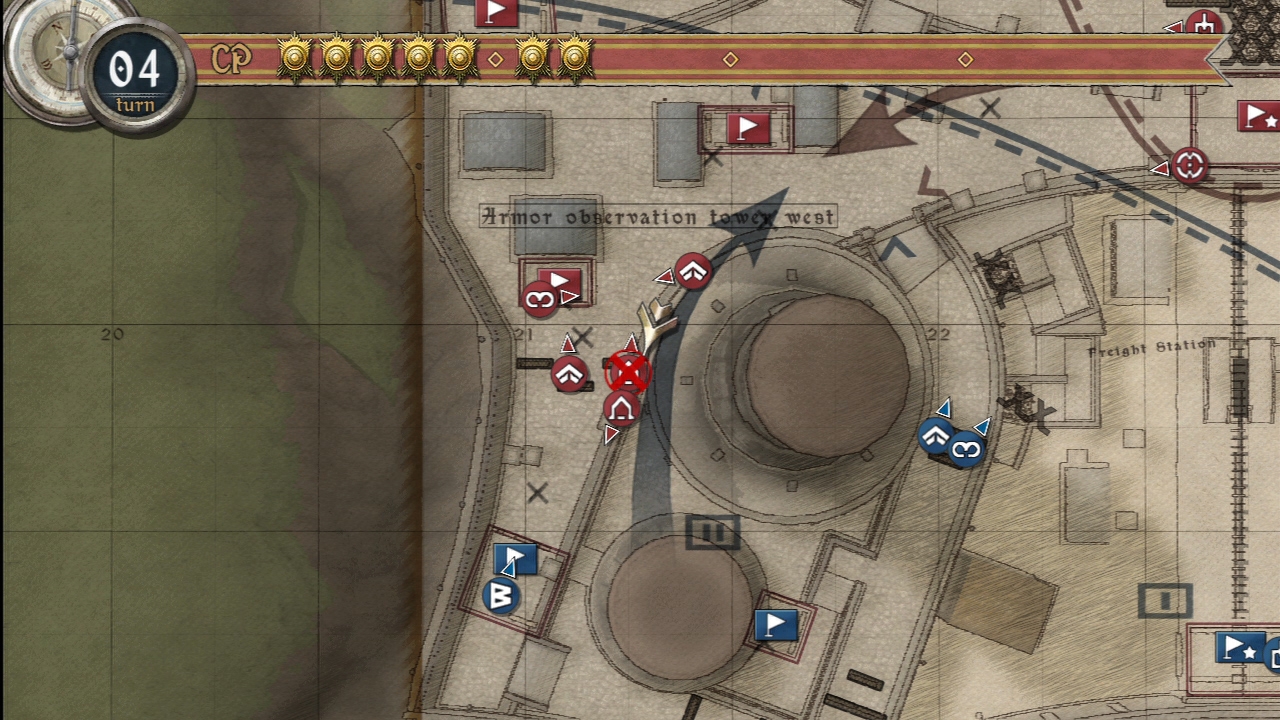The image size is (1280, 720).
Task: Click the blue star flag main base
Action: pyautogui.click(x=1240, y=648)
